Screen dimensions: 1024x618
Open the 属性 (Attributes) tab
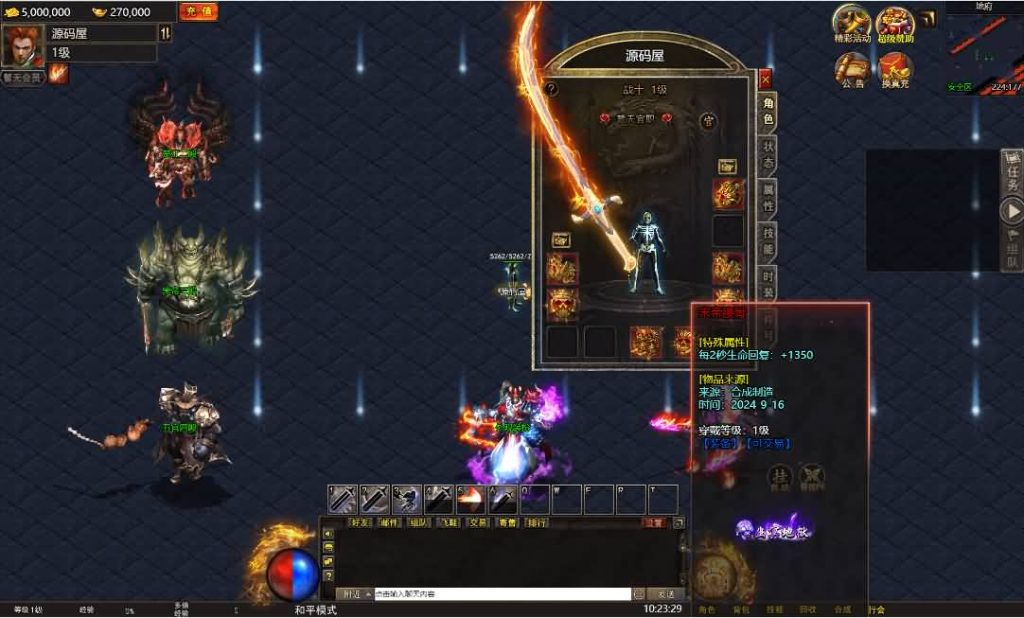(x=768, y=197)
